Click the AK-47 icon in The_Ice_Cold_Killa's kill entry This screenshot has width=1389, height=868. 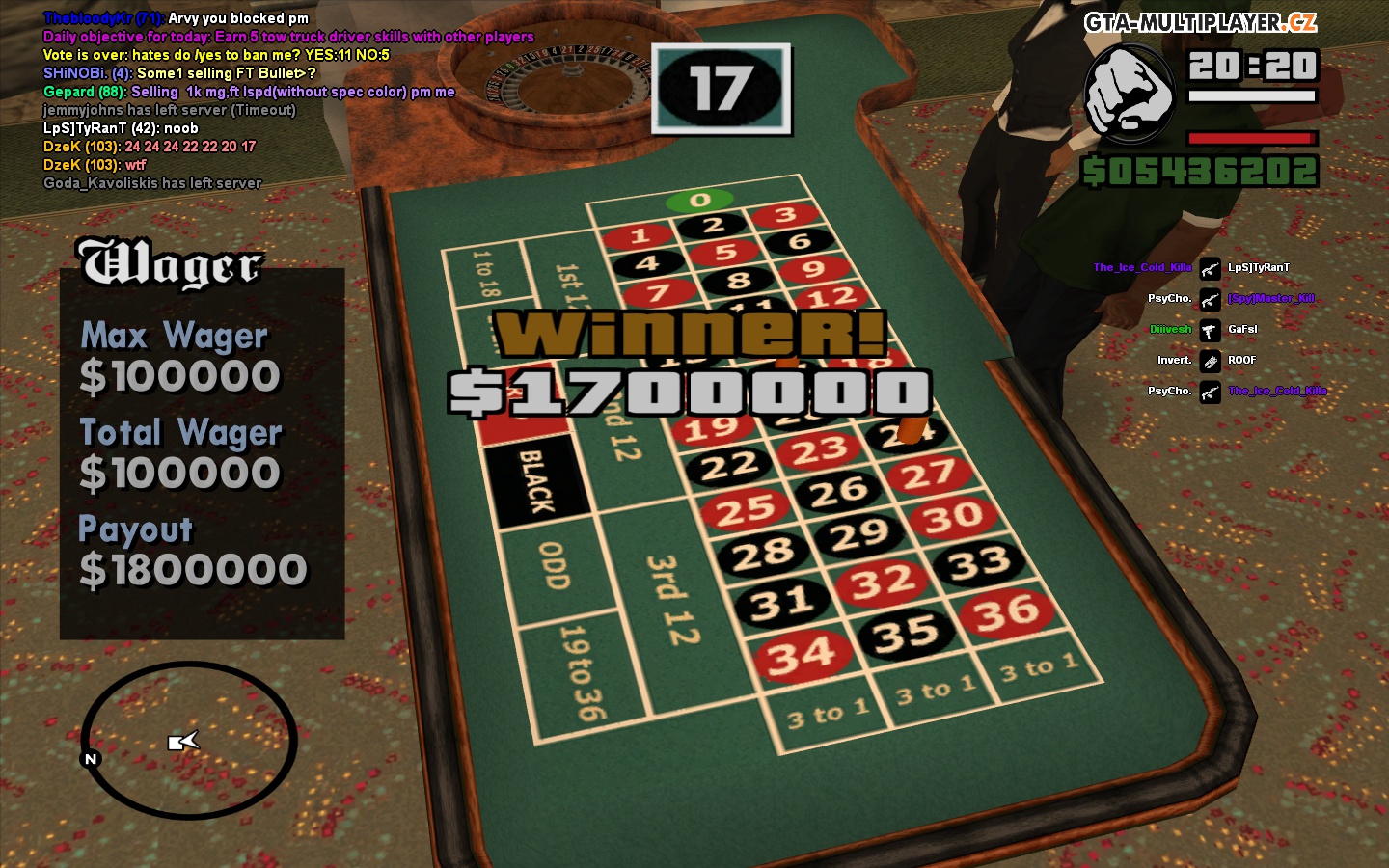[x=1211, y=269]
